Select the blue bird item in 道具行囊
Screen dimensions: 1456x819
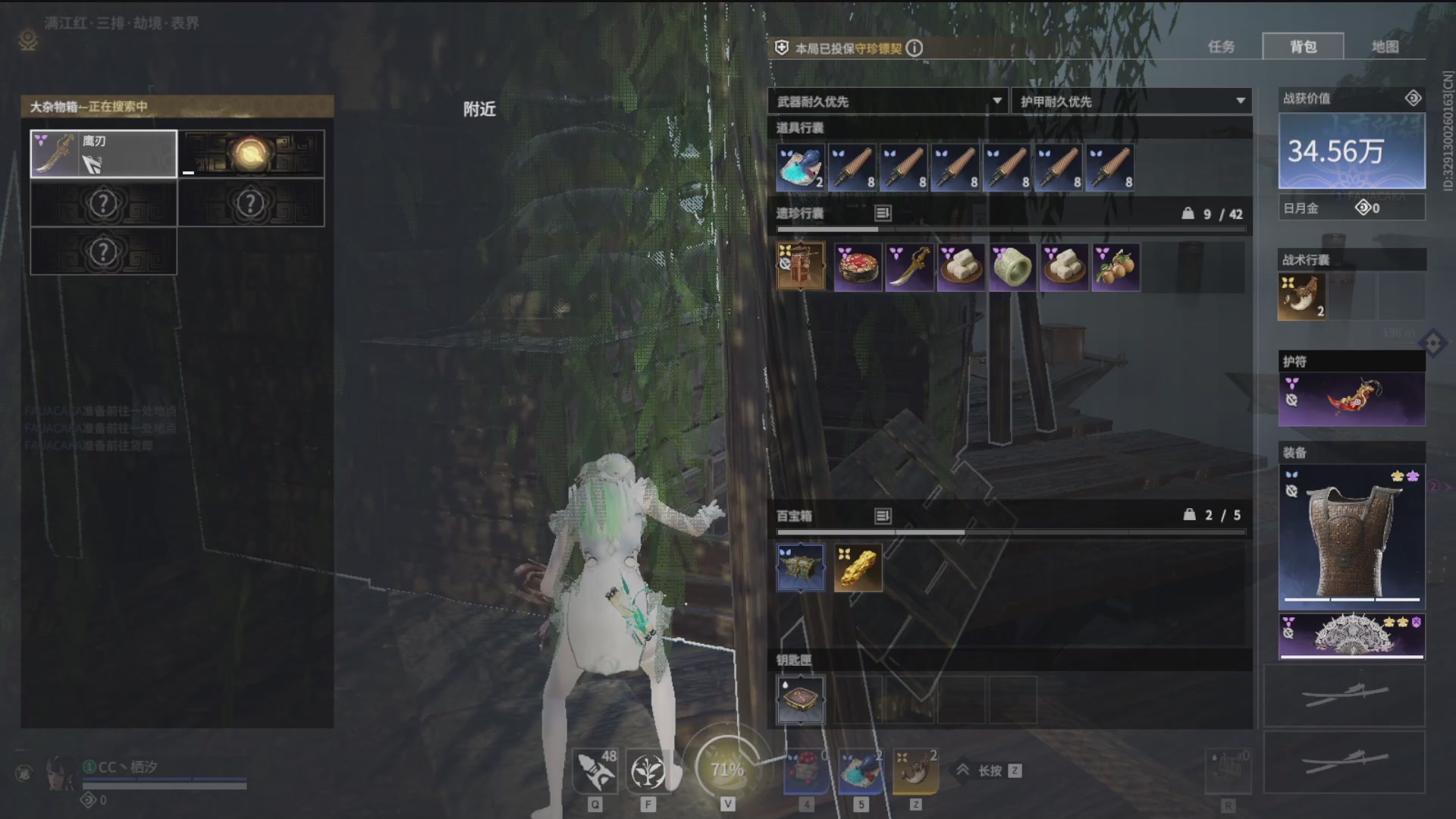[x=800, y=168]
